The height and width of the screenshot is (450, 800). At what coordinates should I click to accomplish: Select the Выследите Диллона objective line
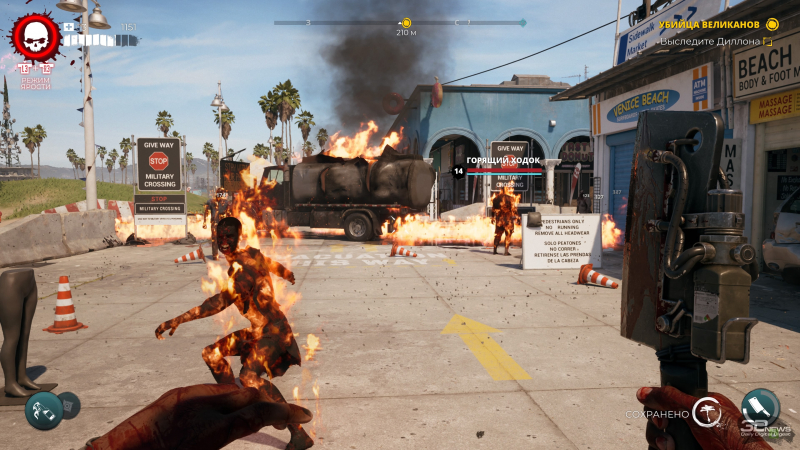711,42
